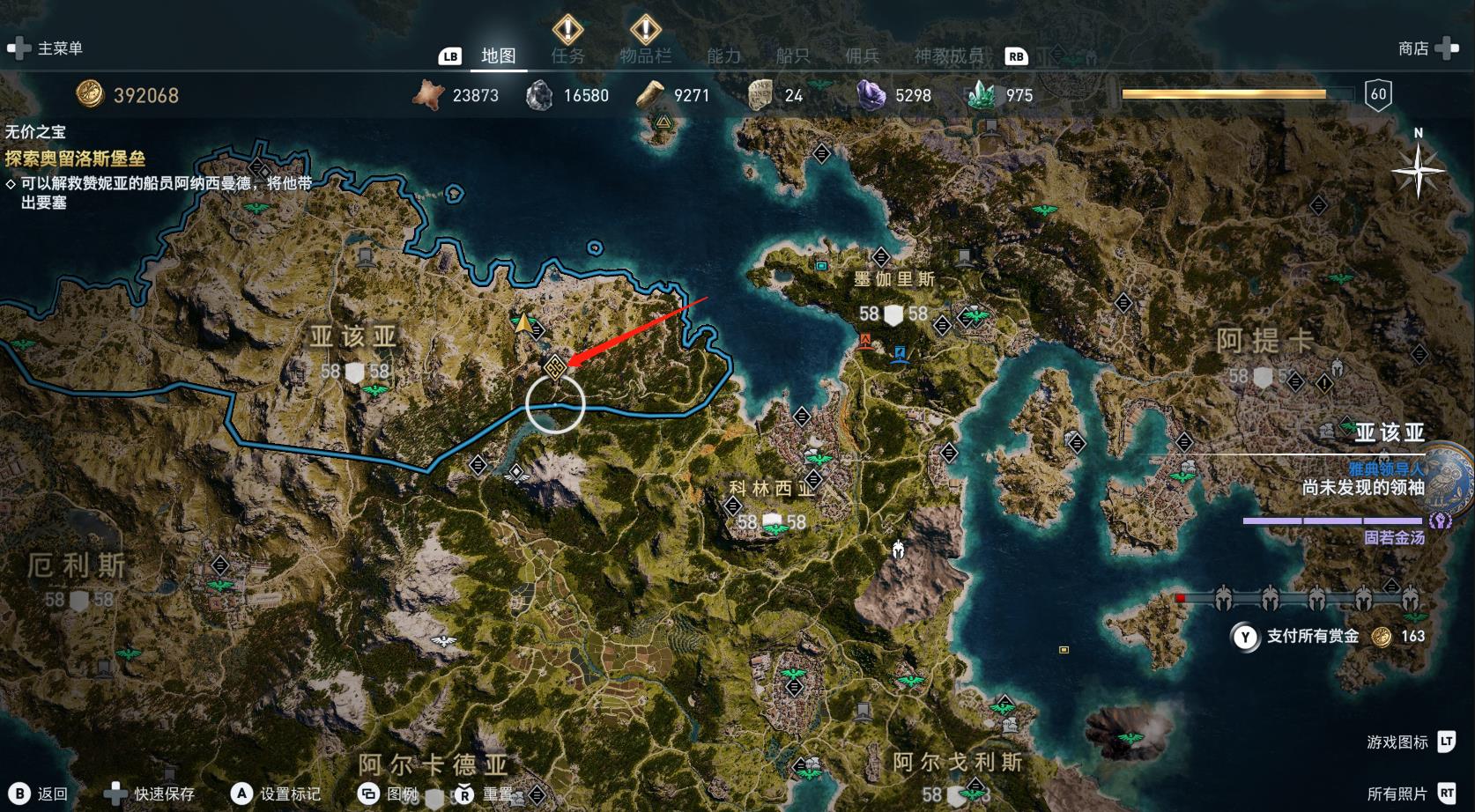The width and height of the screenshot is (1475, 812).
Task: Open the 神教成员 cultists tab
Action: tap(948, 55)
